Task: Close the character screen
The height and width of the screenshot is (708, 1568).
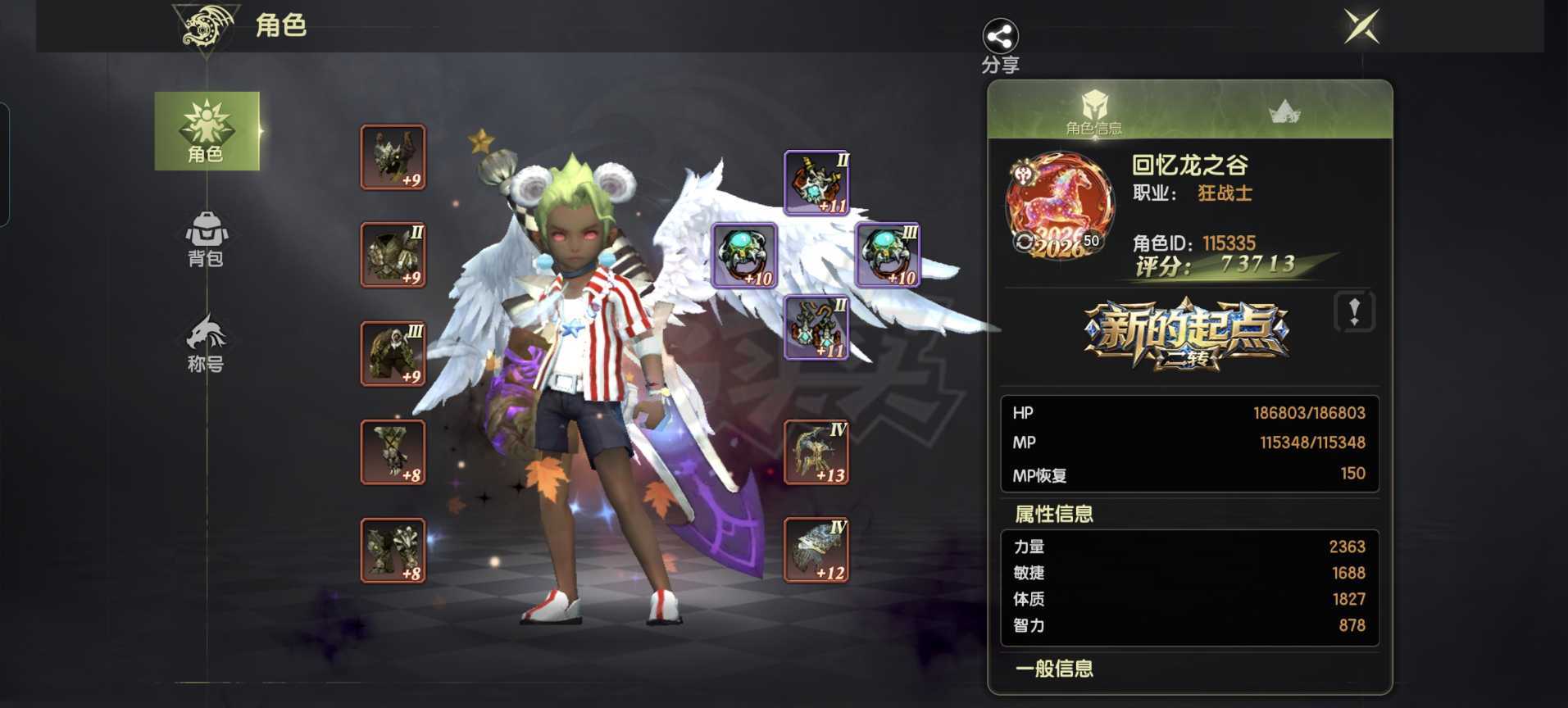Action: coord(1361,27)
